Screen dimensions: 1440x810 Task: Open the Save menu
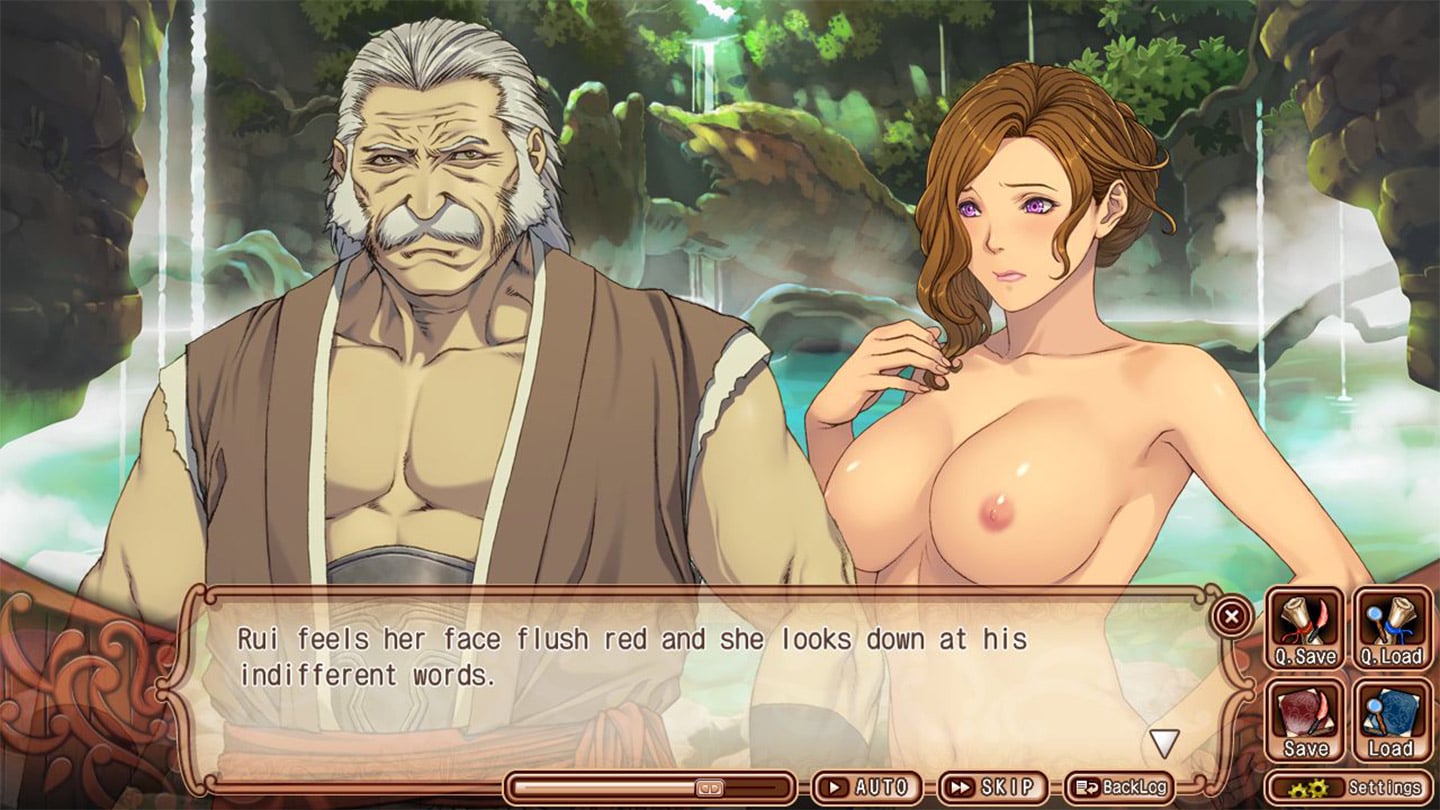pyautogui.click(x=1305, y=720)
